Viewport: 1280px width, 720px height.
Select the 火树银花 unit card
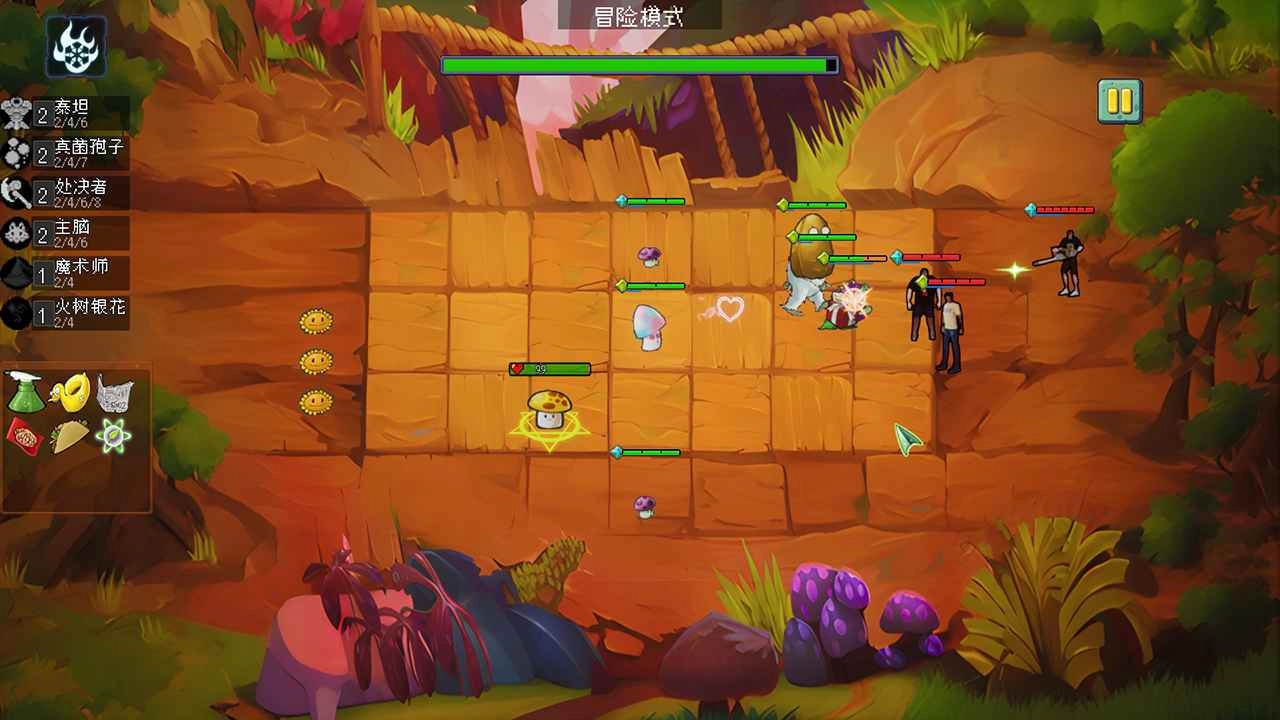60,310
